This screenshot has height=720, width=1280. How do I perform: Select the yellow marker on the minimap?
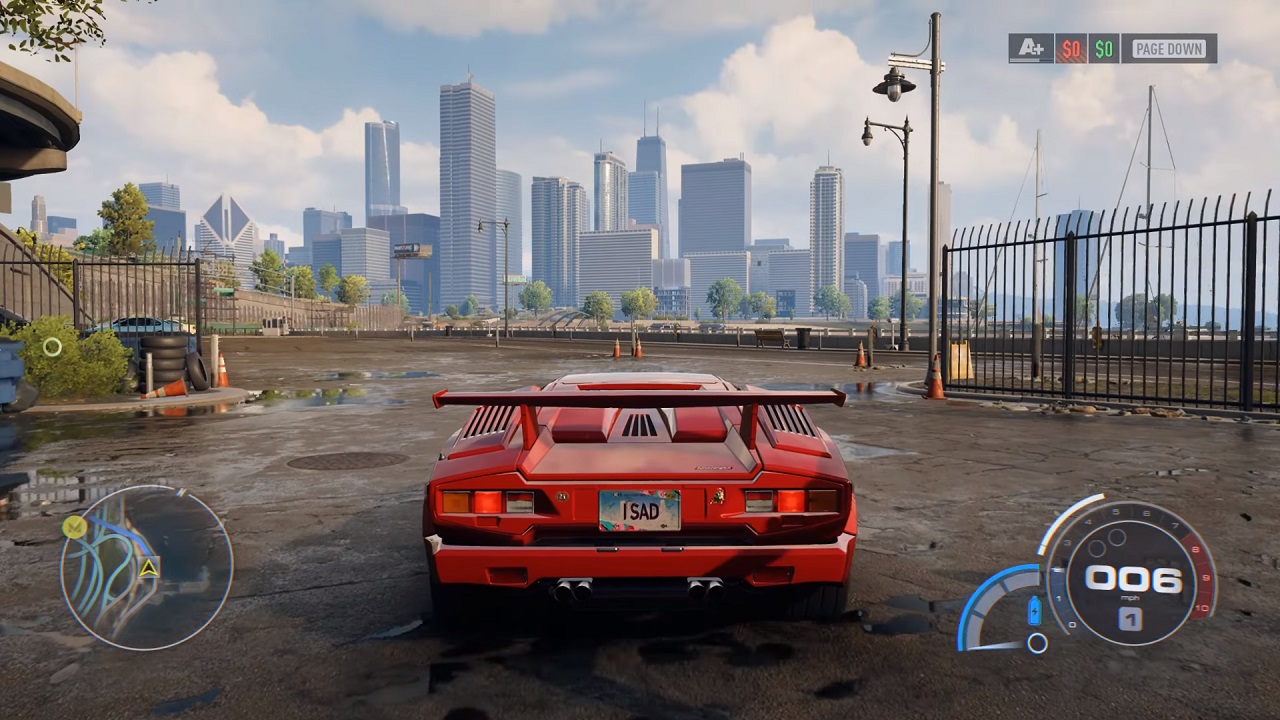tap(73, 527)
